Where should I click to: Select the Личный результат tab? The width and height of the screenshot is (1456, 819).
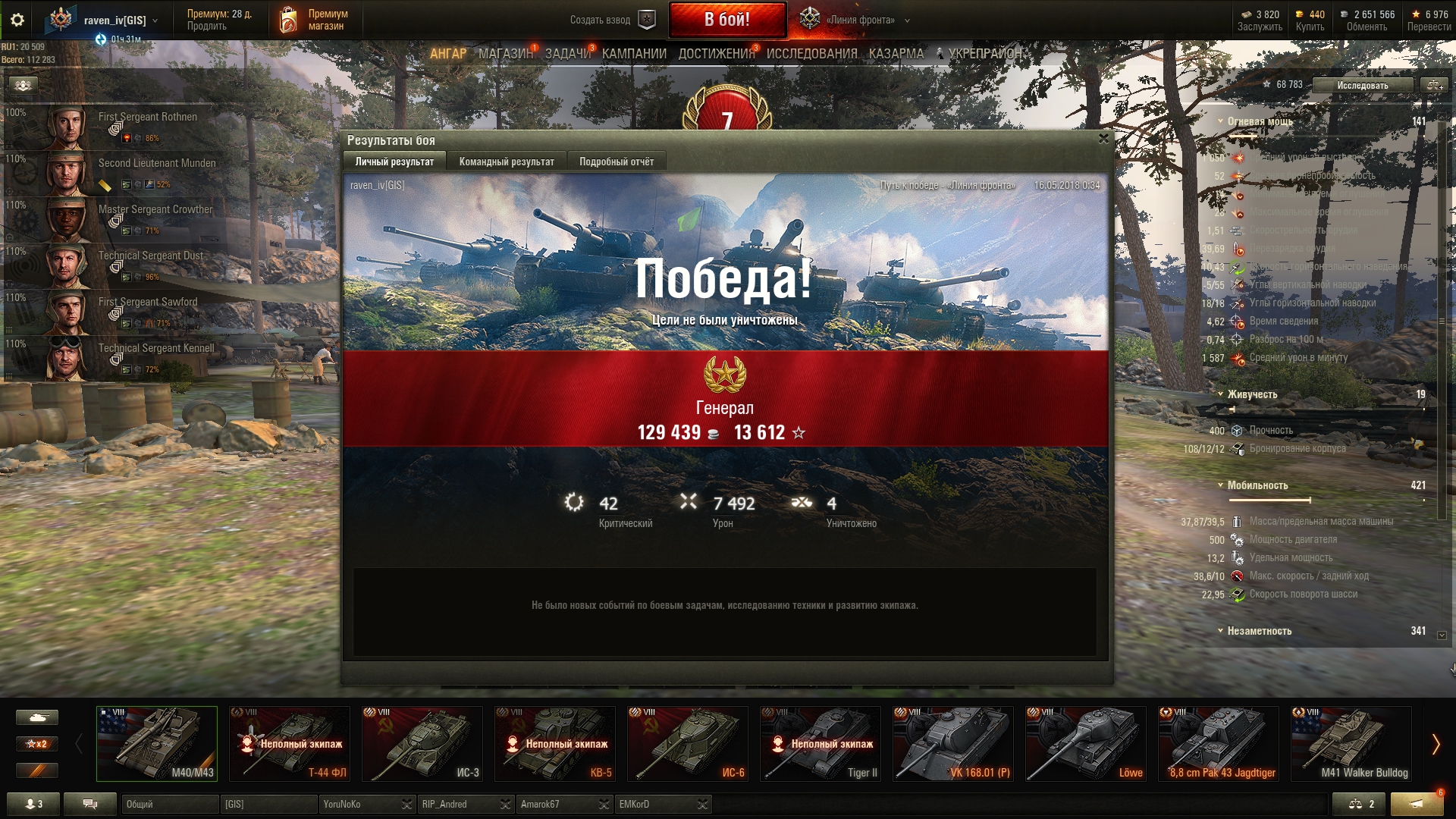pyautogui.click(x=394, y=162)
